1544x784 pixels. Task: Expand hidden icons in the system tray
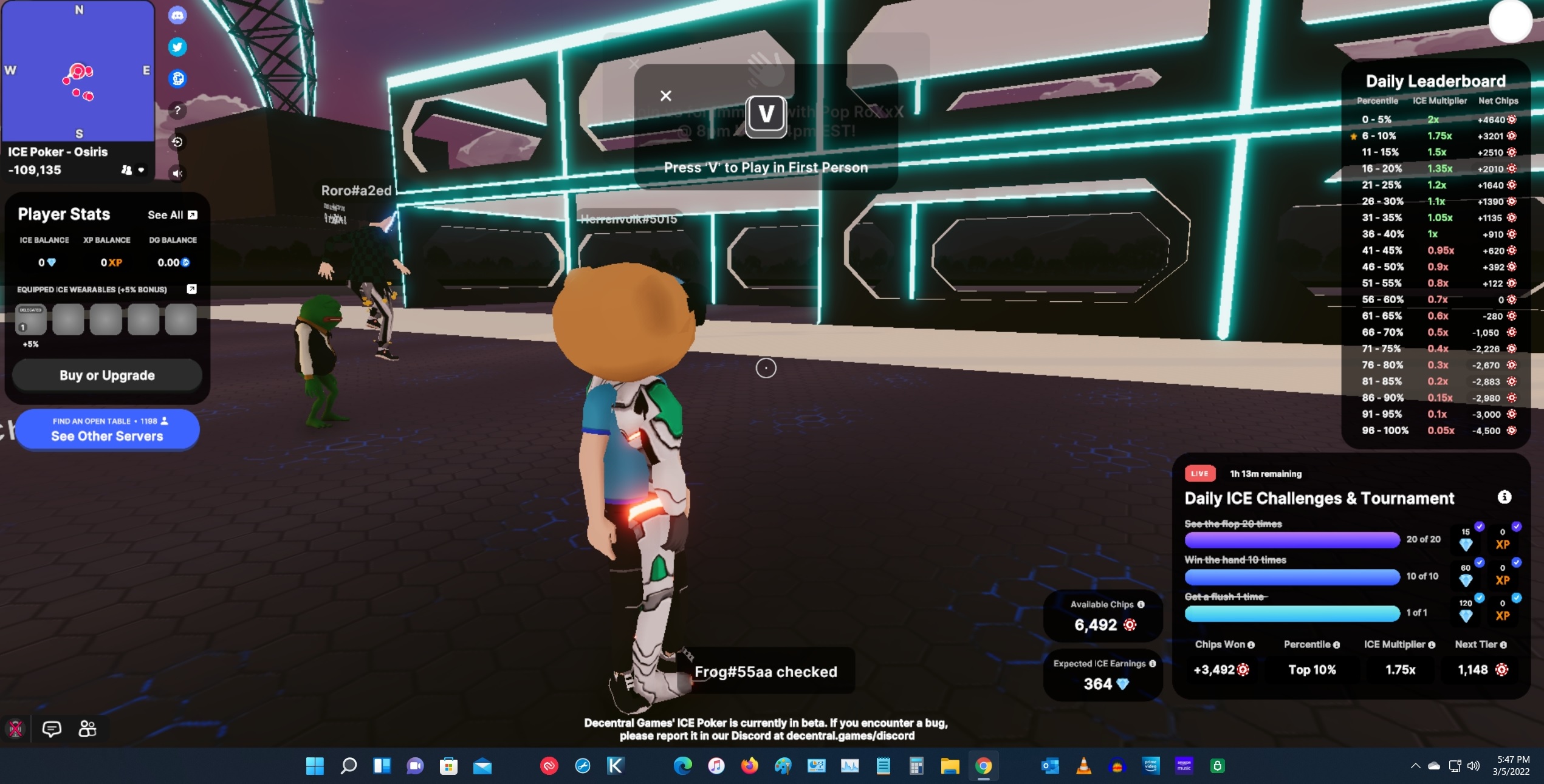tap(1415, 766)
